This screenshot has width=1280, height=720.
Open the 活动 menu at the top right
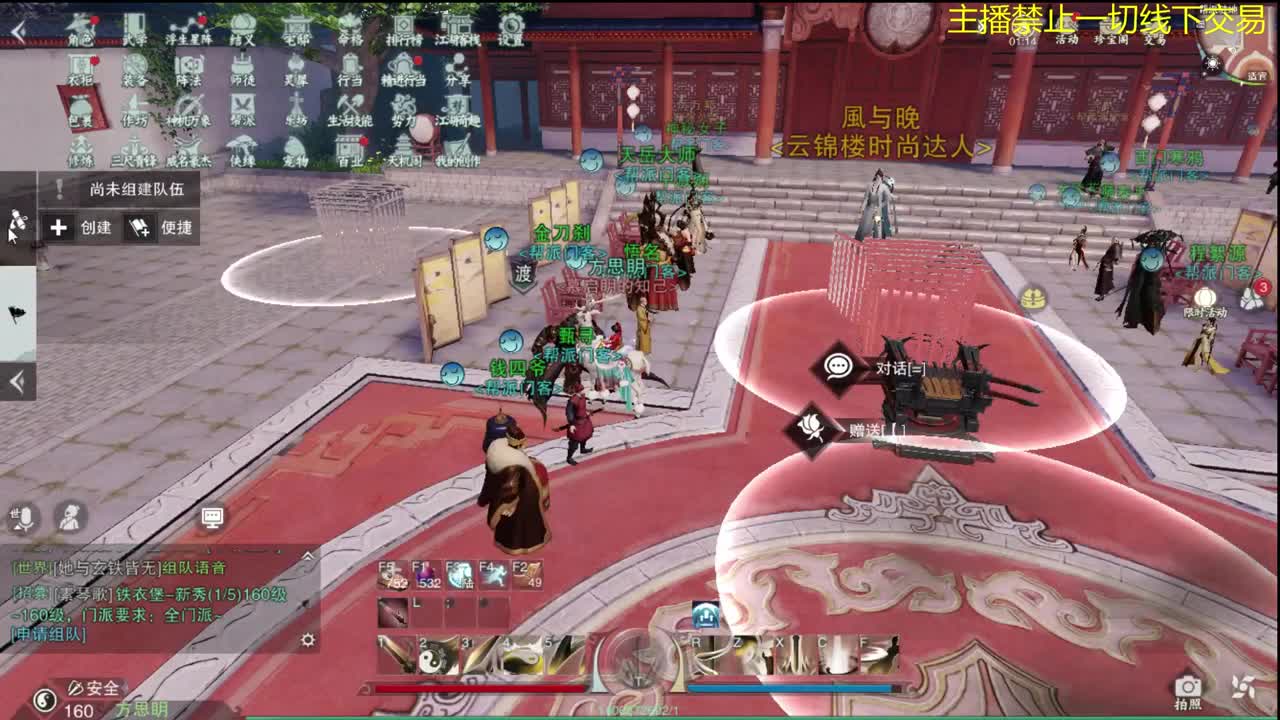pos(1067,41)
